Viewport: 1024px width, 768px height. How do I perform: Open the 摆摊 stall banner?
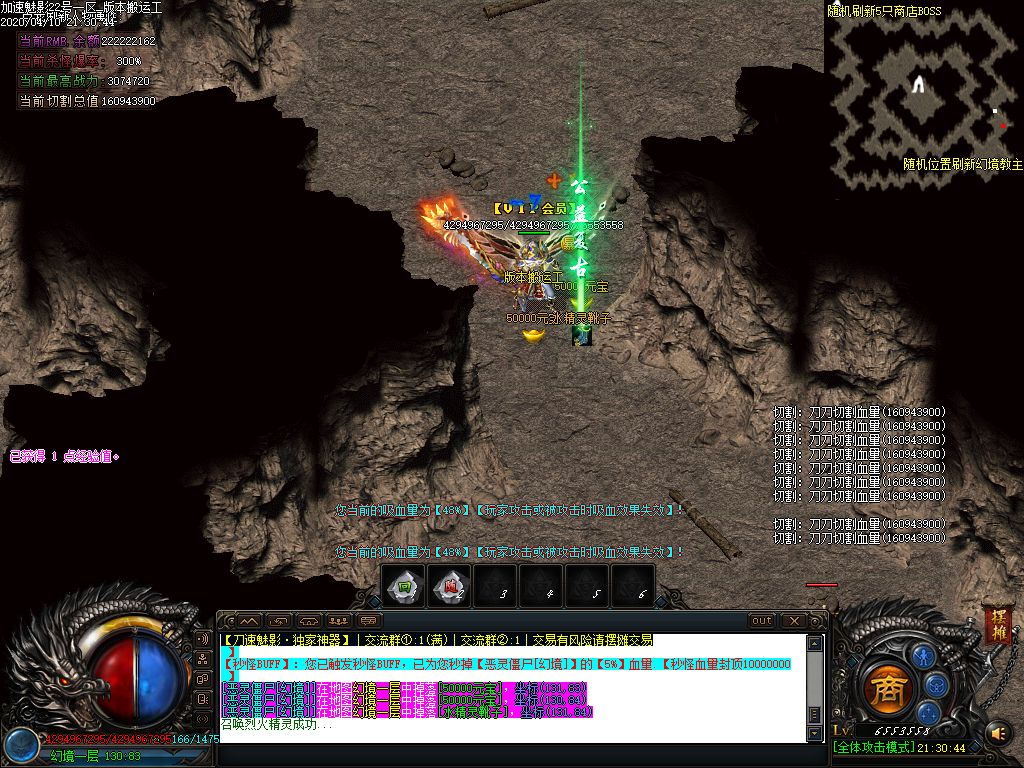click(996, 624)
